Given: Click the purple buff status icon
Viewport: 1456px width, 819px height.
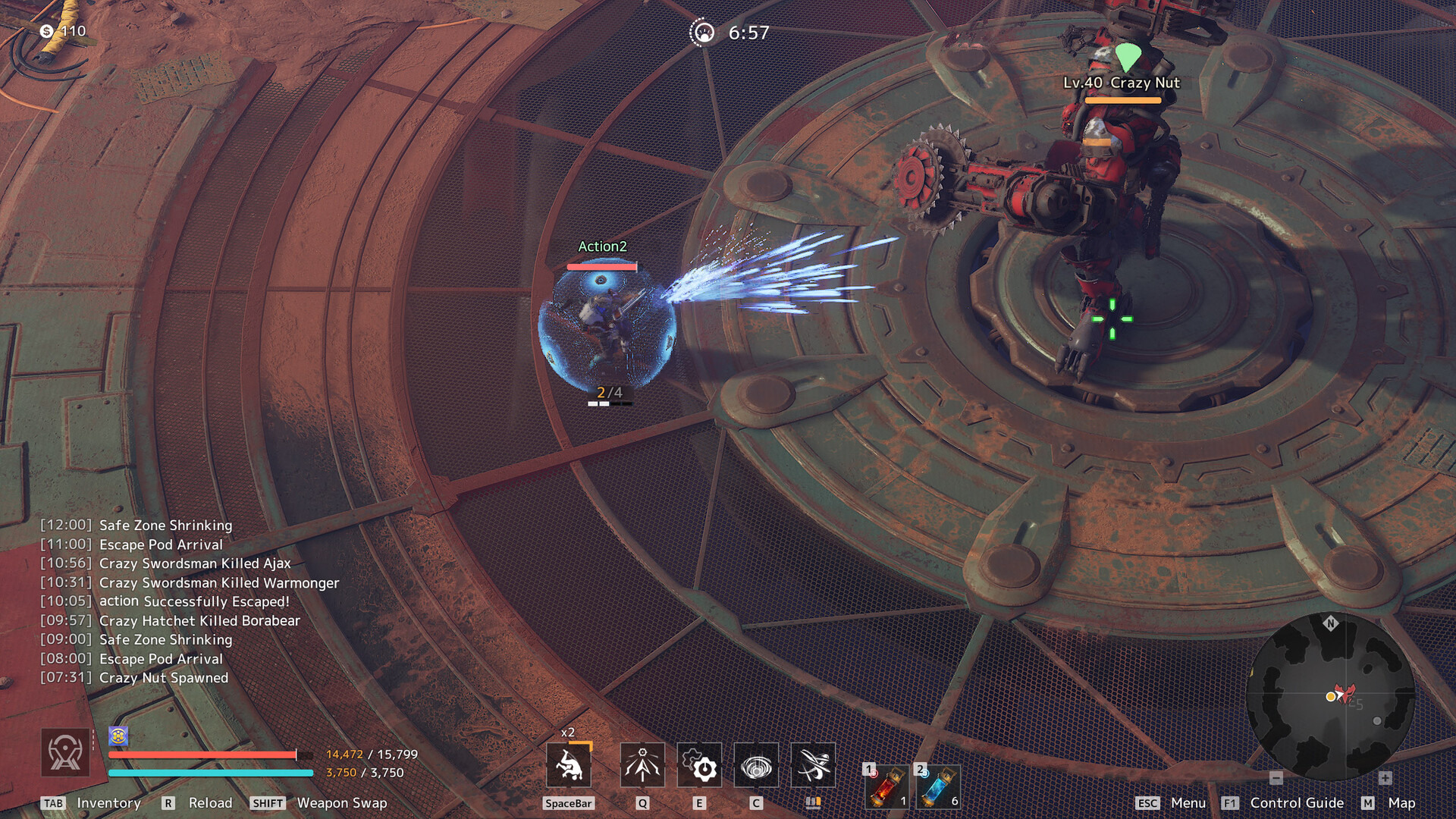Looking at the screenshot, I should click(118, 736).
